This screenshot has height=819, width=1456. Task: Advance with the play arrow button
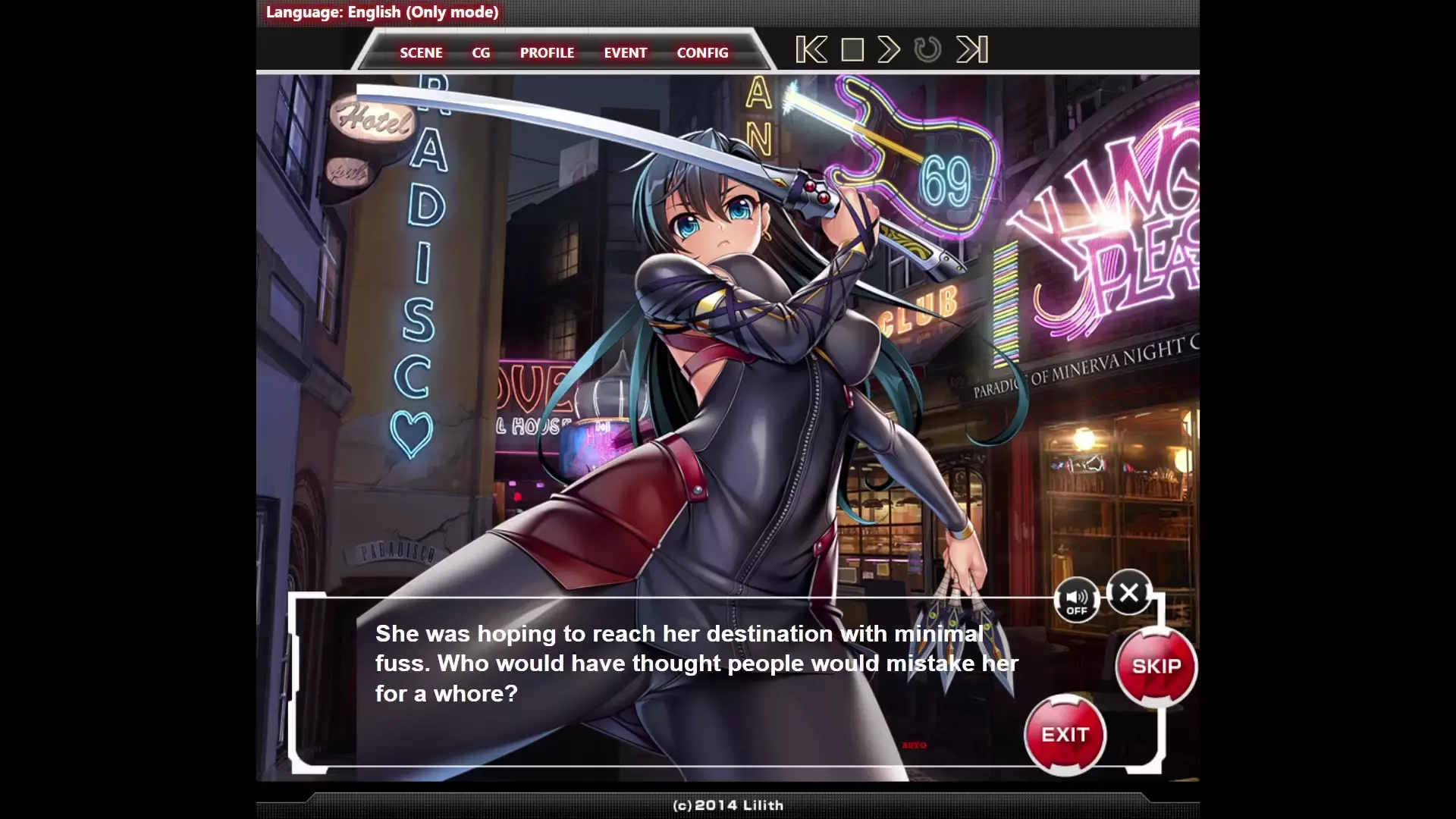click(889, 50)
